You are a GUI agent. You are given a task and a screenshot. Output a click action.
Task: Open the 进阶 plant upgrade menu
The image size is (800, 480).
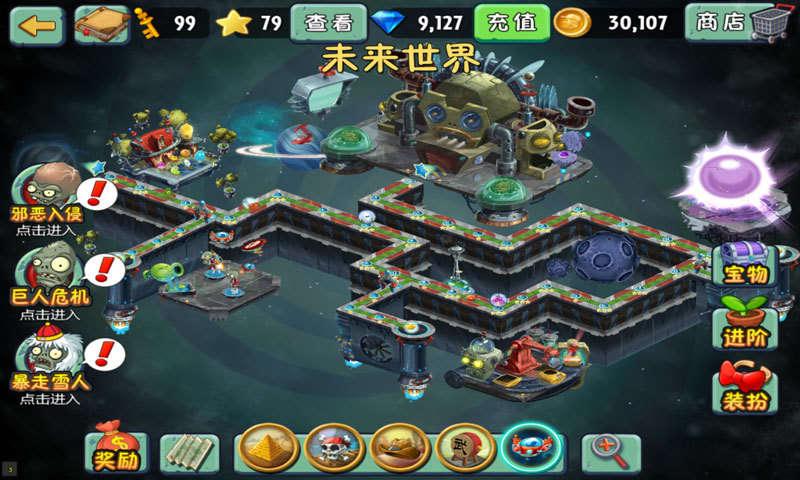(x=744, y=323)
